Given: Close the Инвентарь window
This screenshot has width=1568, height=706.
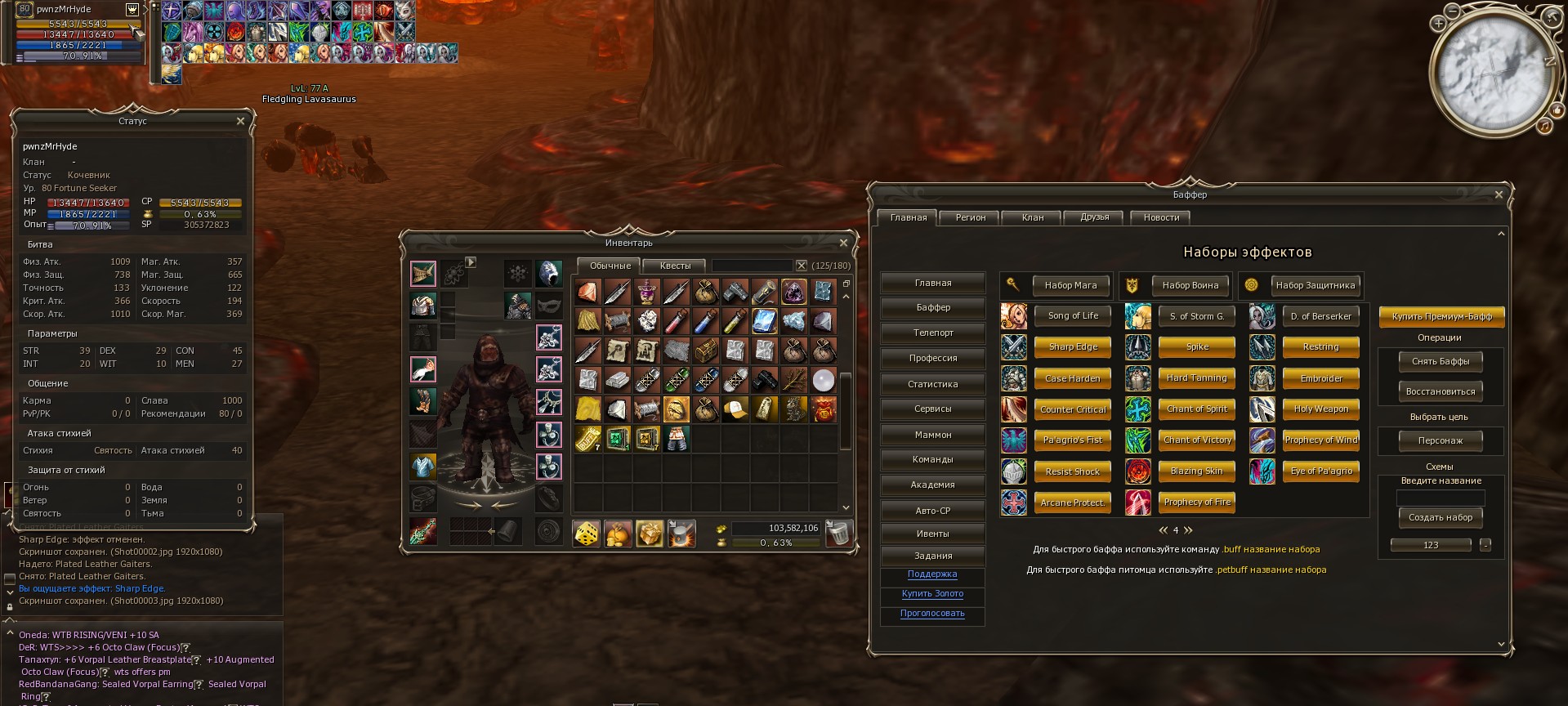Looking at the screenshot, I should click(843, 243).
